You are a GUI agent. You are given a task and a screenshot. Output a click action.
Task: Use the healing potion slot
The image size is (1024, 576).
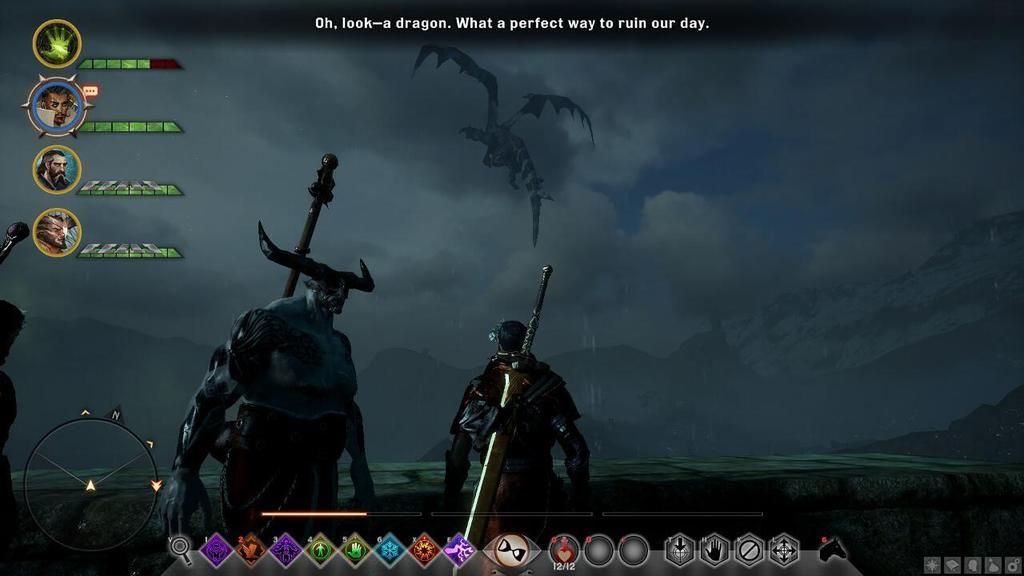(564, 549)
